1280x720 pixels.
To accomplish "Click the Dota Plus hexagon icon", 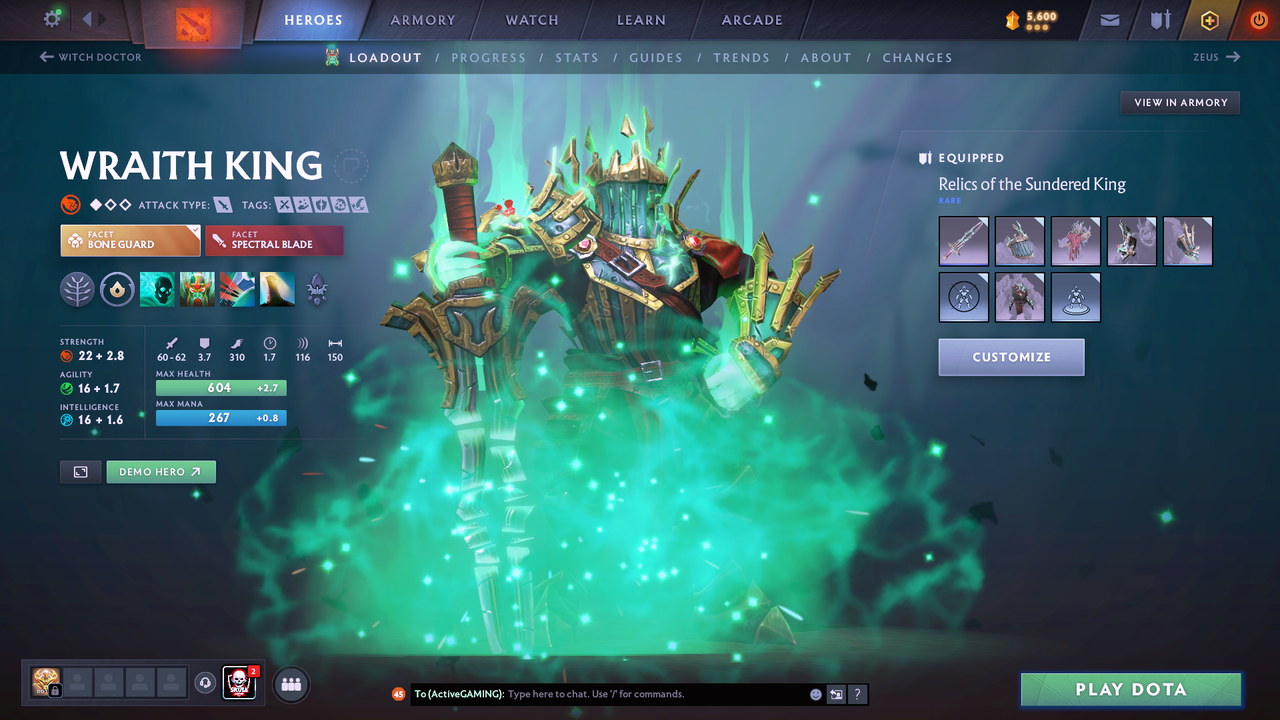I will 1209,20.
